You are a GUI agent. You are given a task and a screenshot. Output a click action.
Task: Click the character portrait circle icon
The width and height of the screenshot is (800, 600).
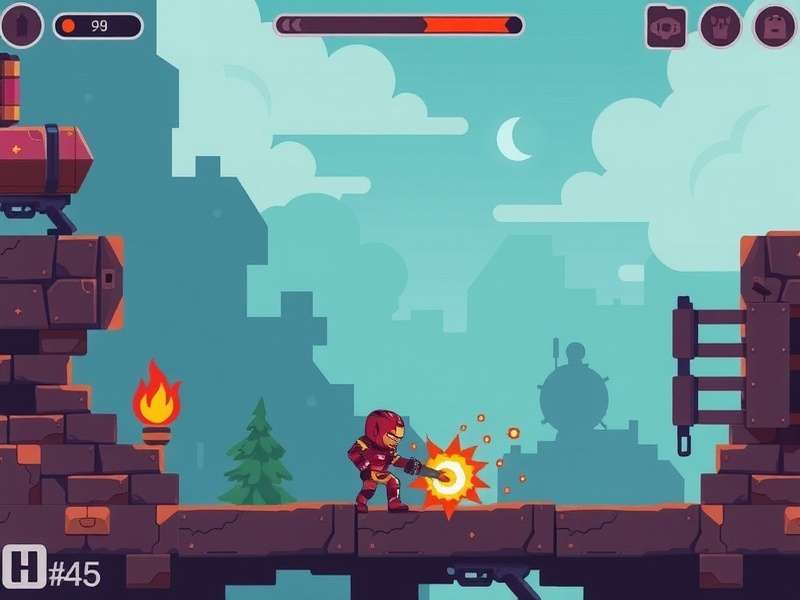21,25
